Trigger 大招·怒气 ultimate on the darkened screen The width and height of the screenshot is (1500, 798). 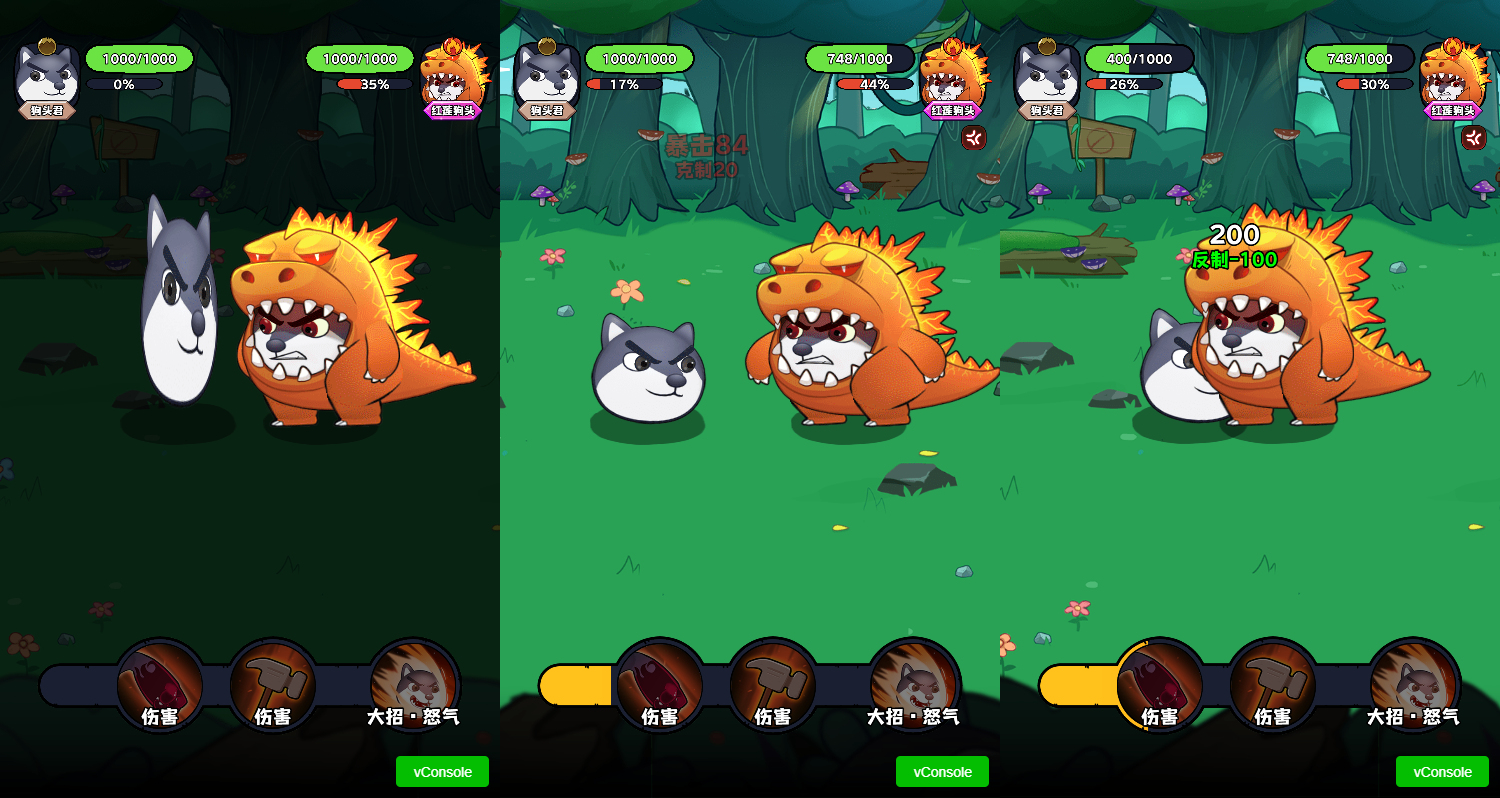pos(414,685)
